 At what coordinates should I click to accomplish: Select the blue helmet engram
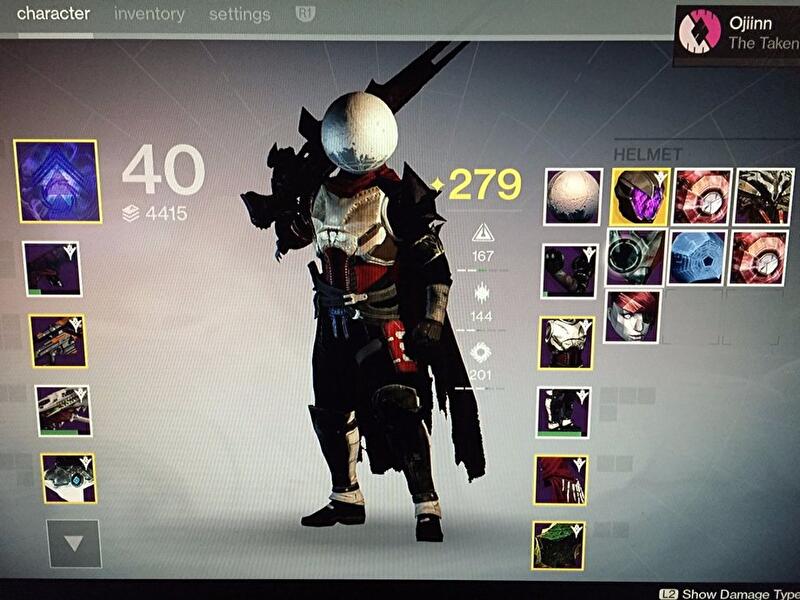pyautogui.click(x=699, y=257)
